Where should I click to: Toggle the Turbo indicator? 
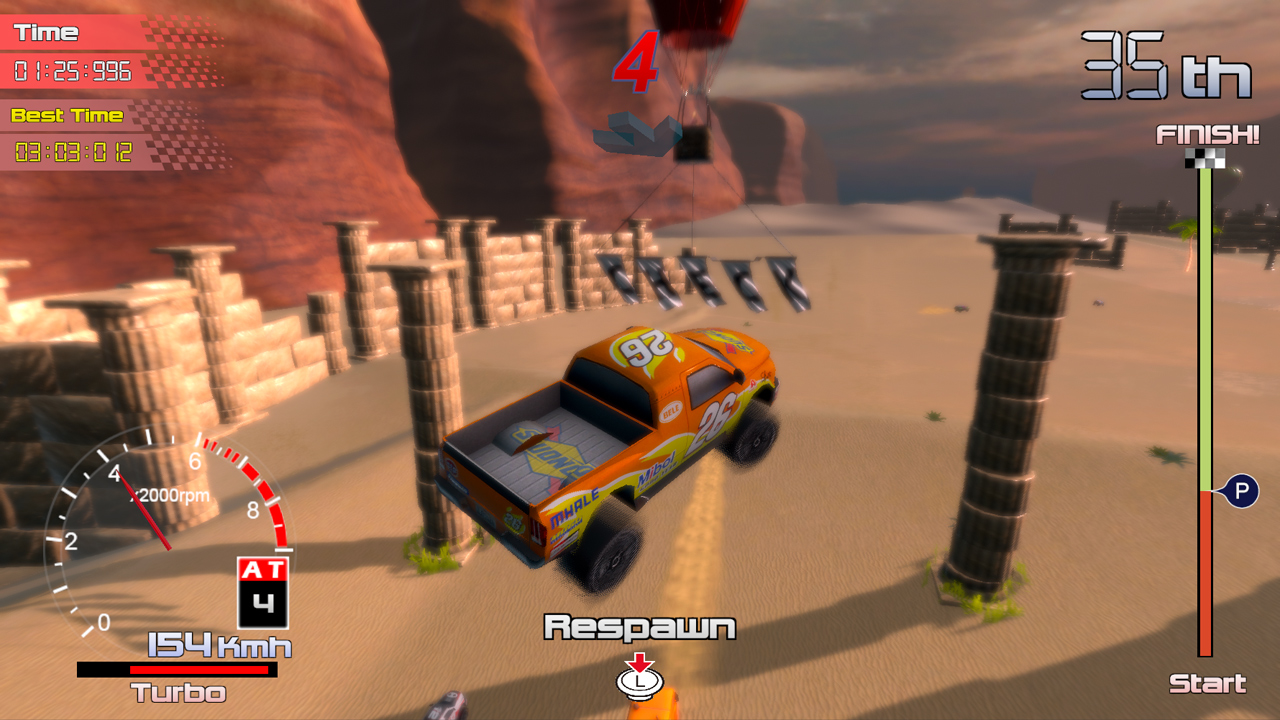(178, 692)
